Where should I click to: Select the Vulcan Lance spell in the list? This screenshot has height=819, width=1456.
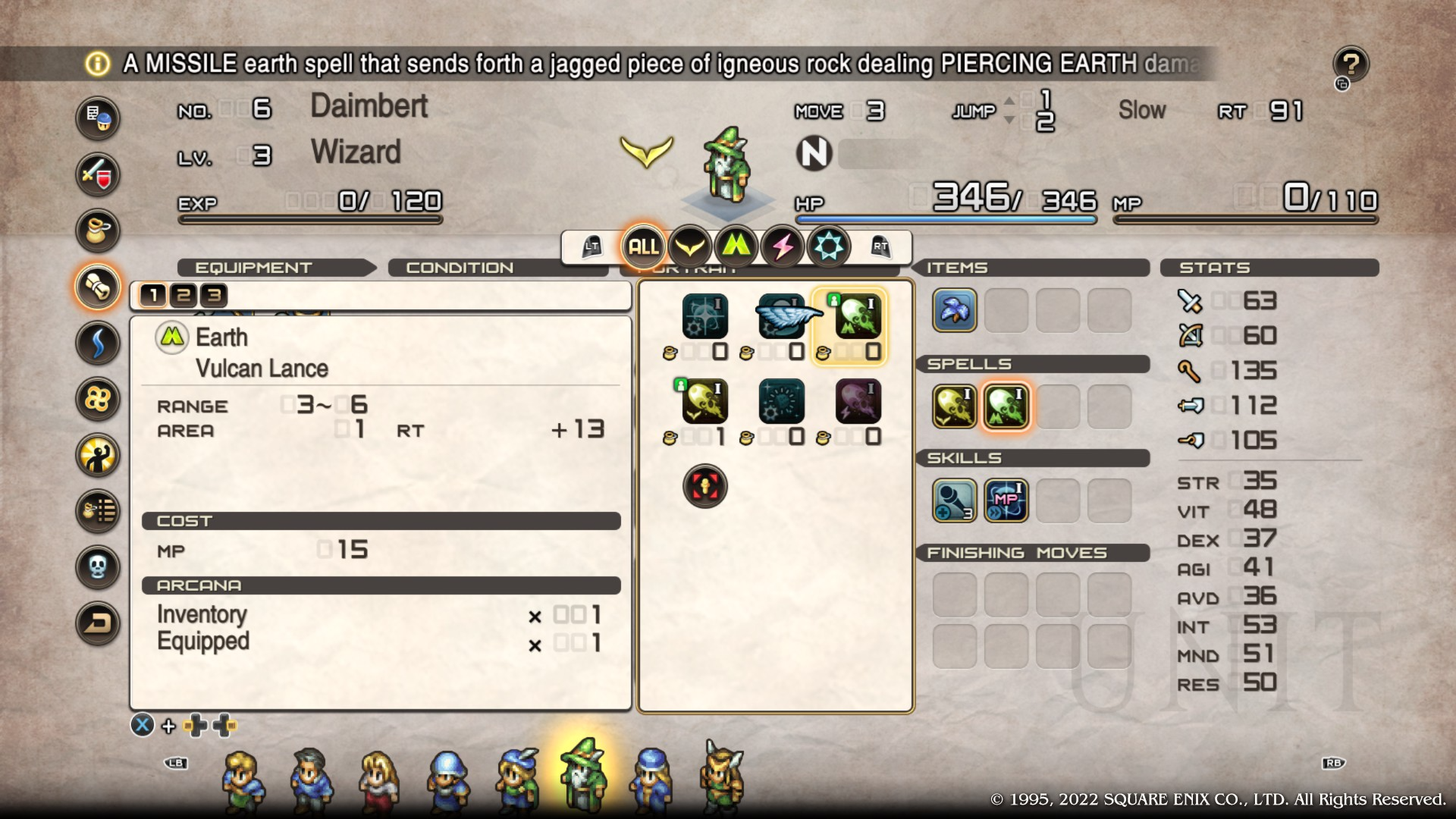858,316
